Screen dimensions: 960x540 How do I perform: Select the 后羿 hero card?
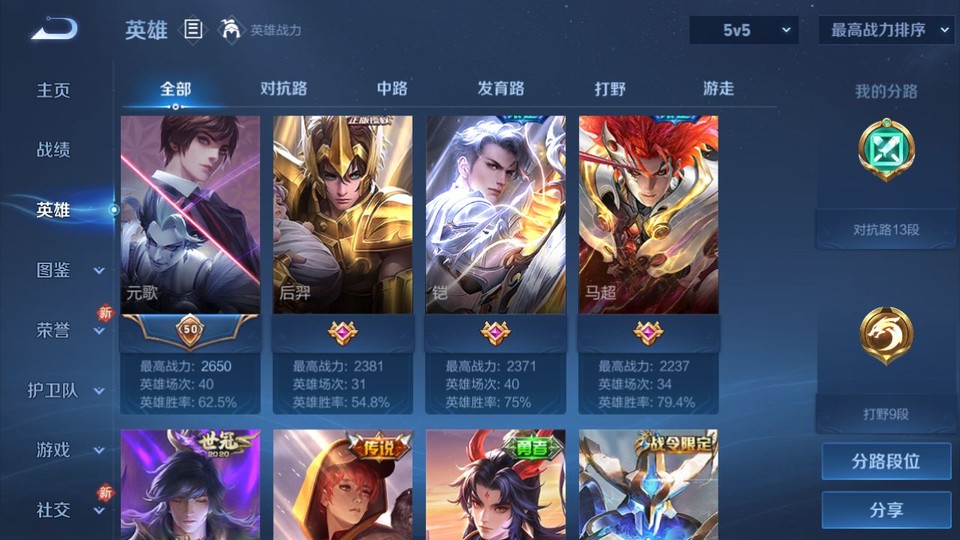coord(343,215)
